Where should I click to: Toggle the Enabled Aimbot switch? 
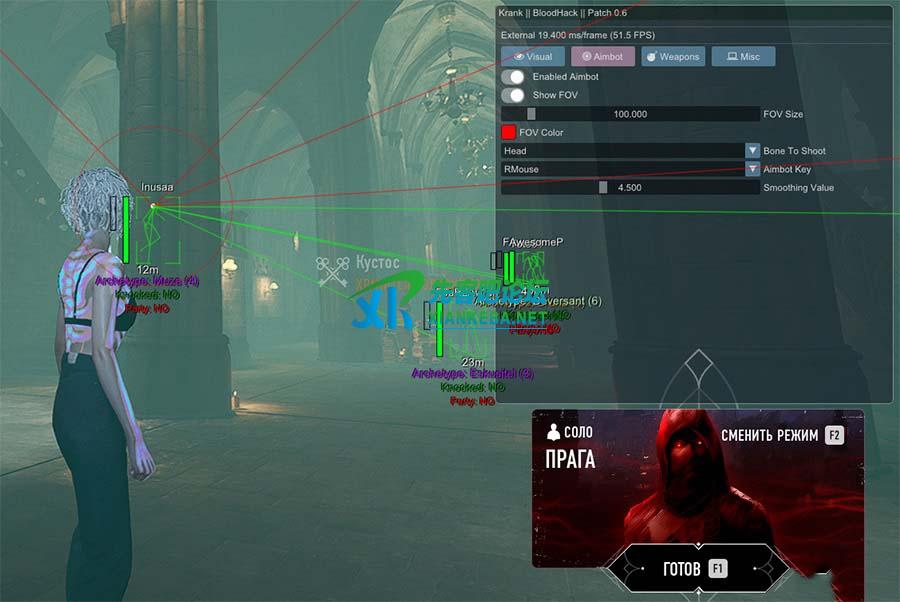point(514,77)
